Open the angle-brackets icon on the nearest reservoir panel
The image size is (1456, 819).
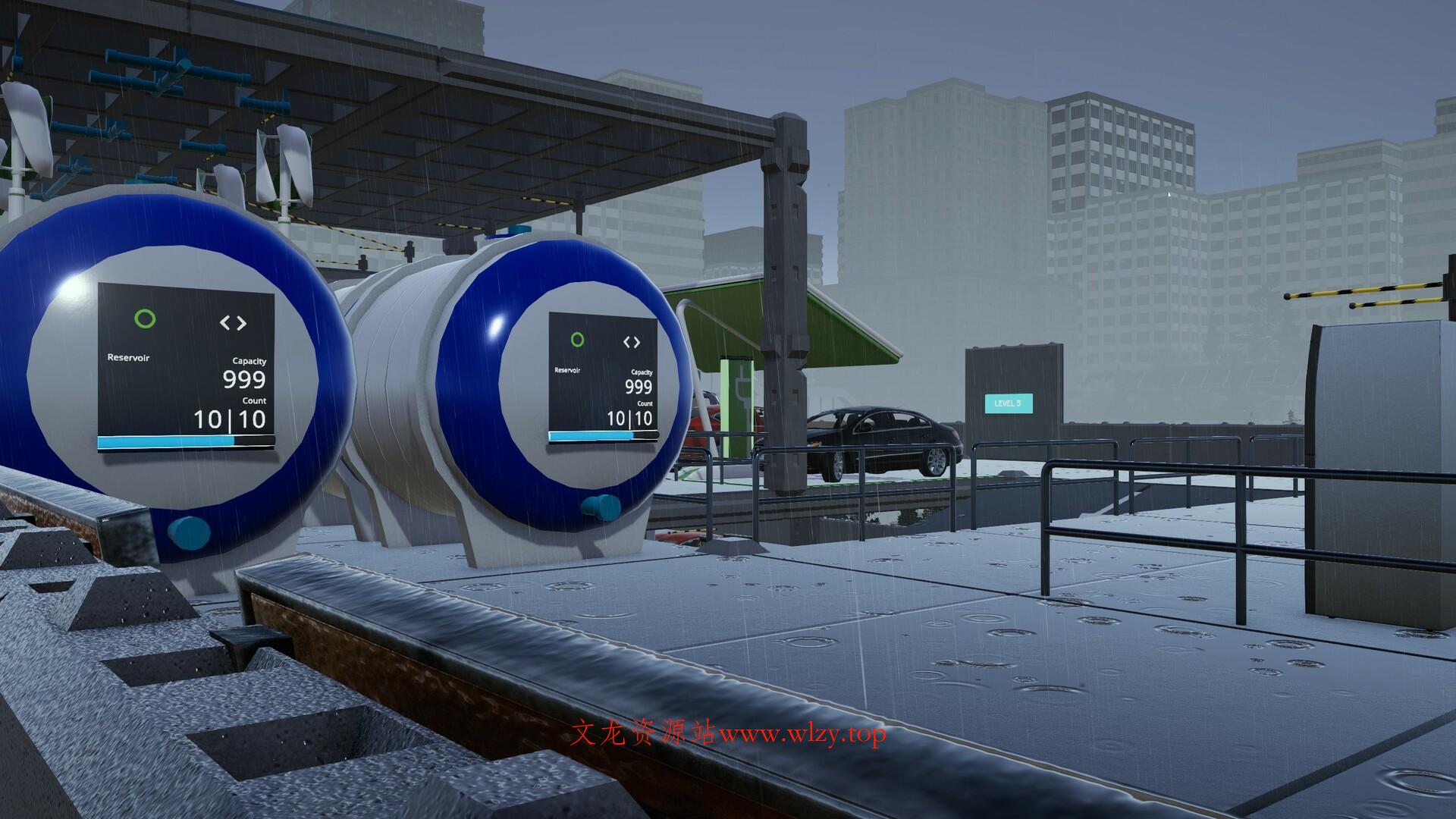click(x=233, y=323)
